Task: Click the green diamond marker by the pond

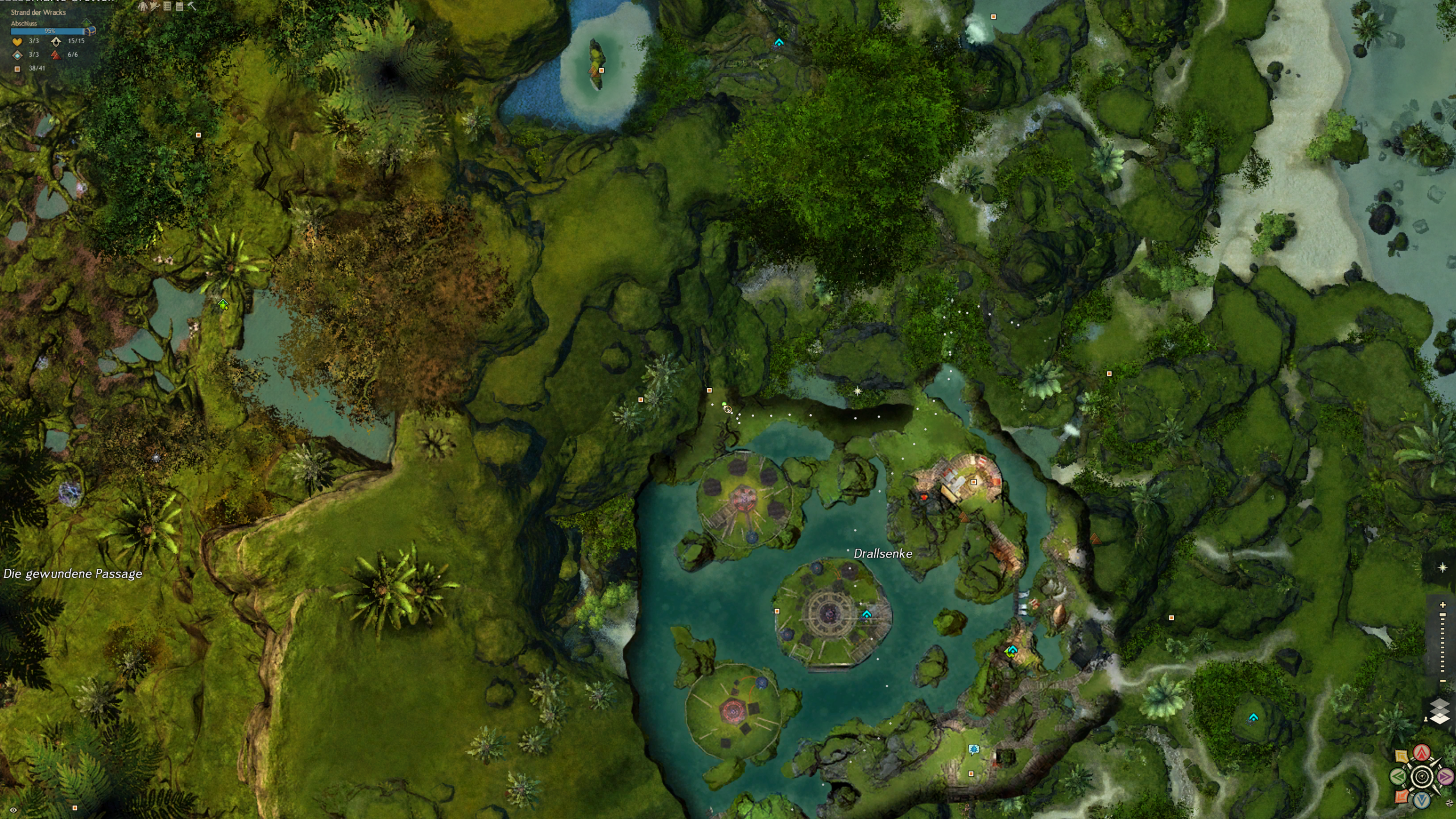Action: click(223, 305)
